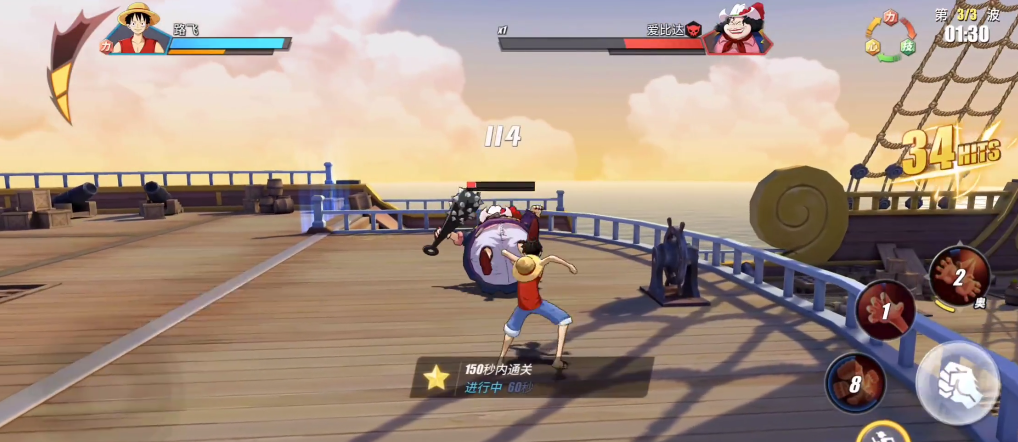This screenshot has height=442, width=1018.
Task: Tap the star clear-in-150-seconds objective banner
Action: coord(531,377)
